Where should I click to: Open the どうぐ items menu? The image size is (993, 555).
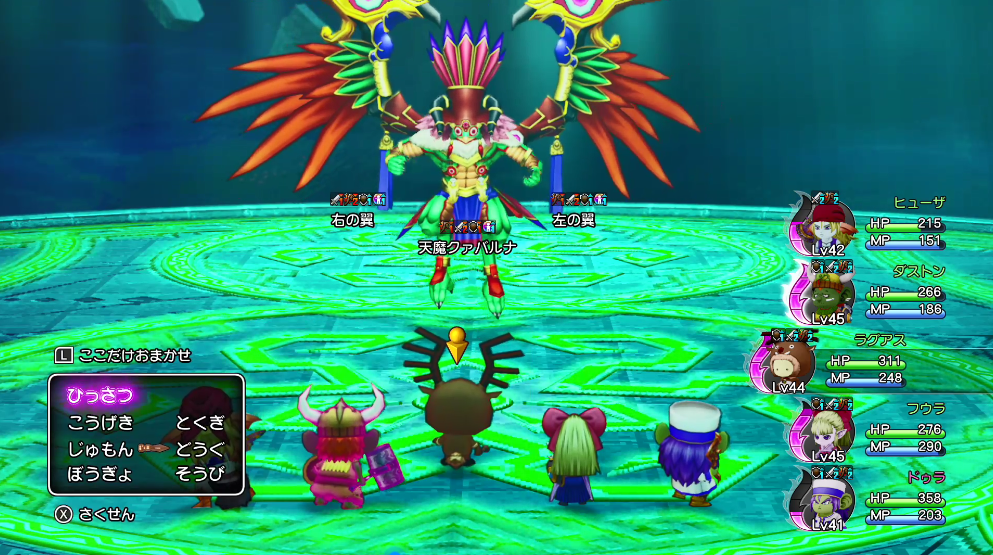[x=200, y=448]
